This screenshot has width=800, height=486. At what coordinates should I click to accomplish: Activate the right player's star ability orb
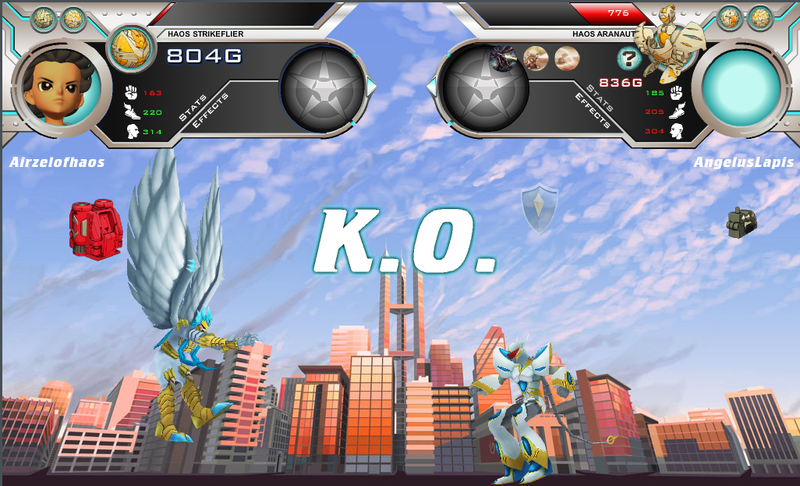point(485,89)
